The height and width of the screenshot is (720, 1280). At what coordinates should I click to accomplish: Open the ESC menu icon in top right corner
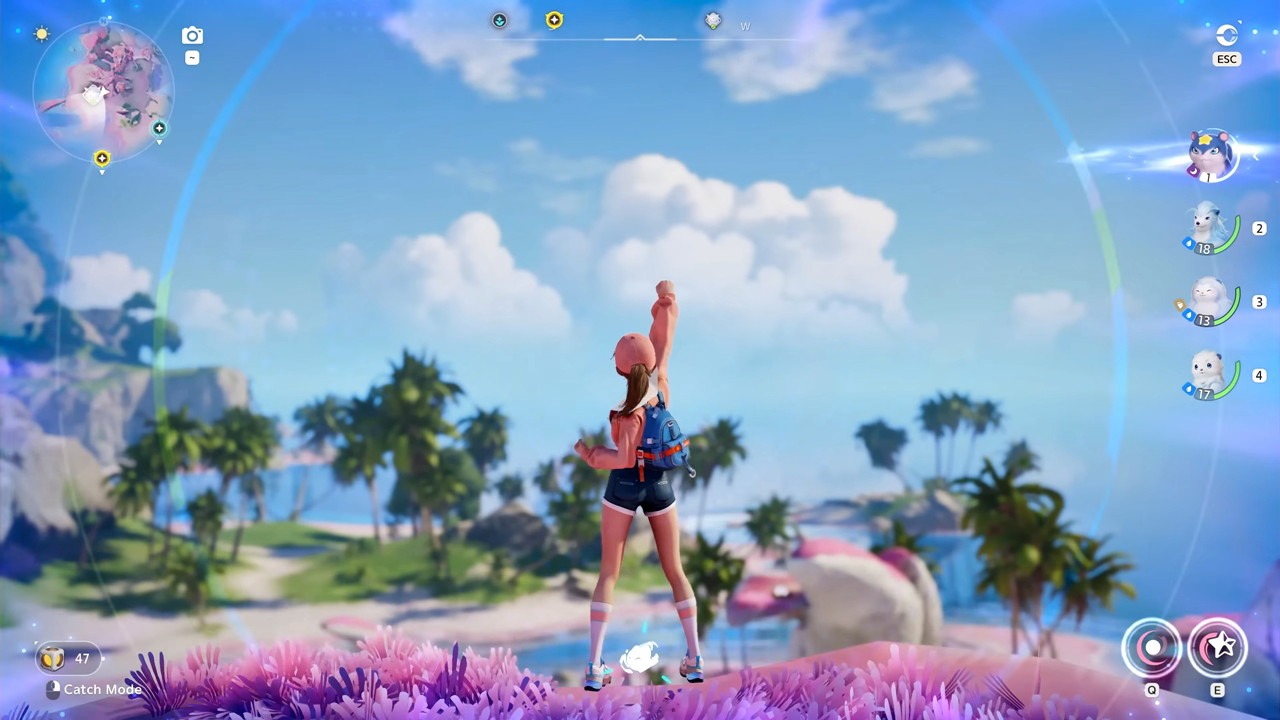tap(1227, 36)
